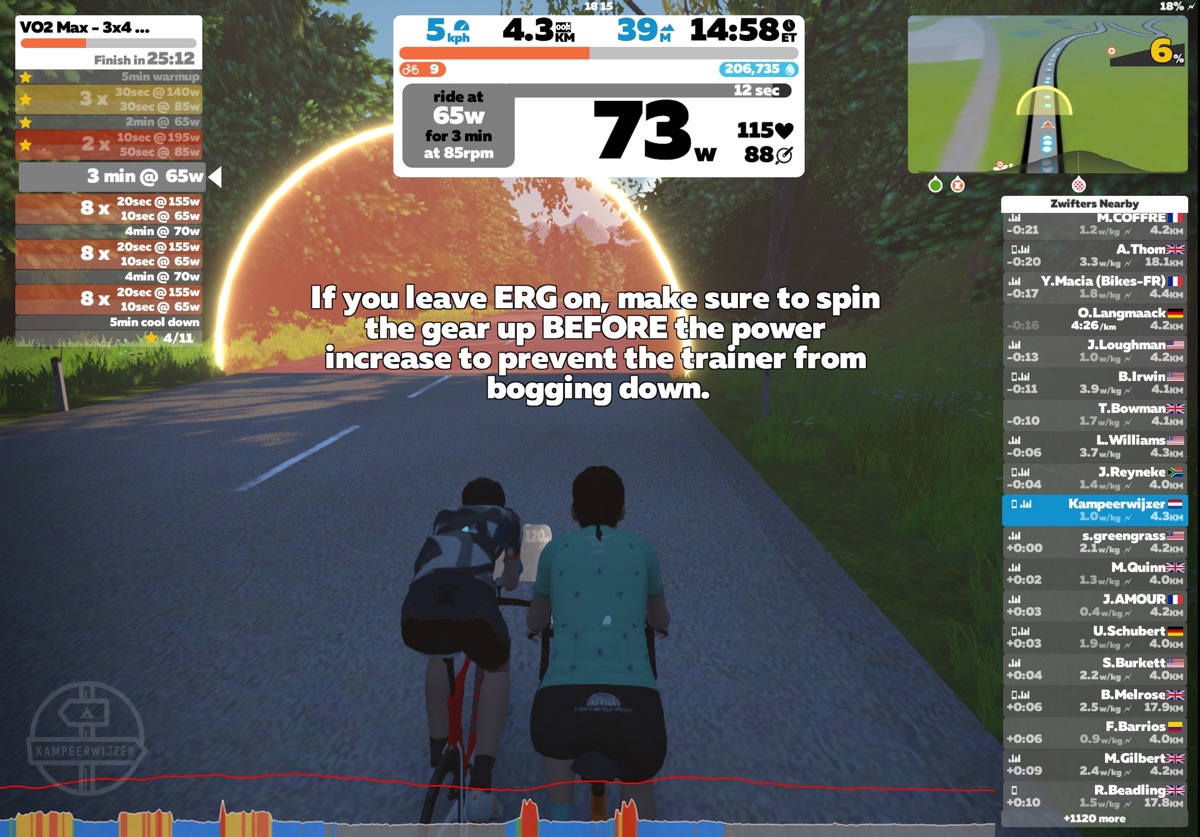This screenshot has height=837, width=1200.
Task: Click U.Schubert in the rider list
Action: click(1094, 637)
